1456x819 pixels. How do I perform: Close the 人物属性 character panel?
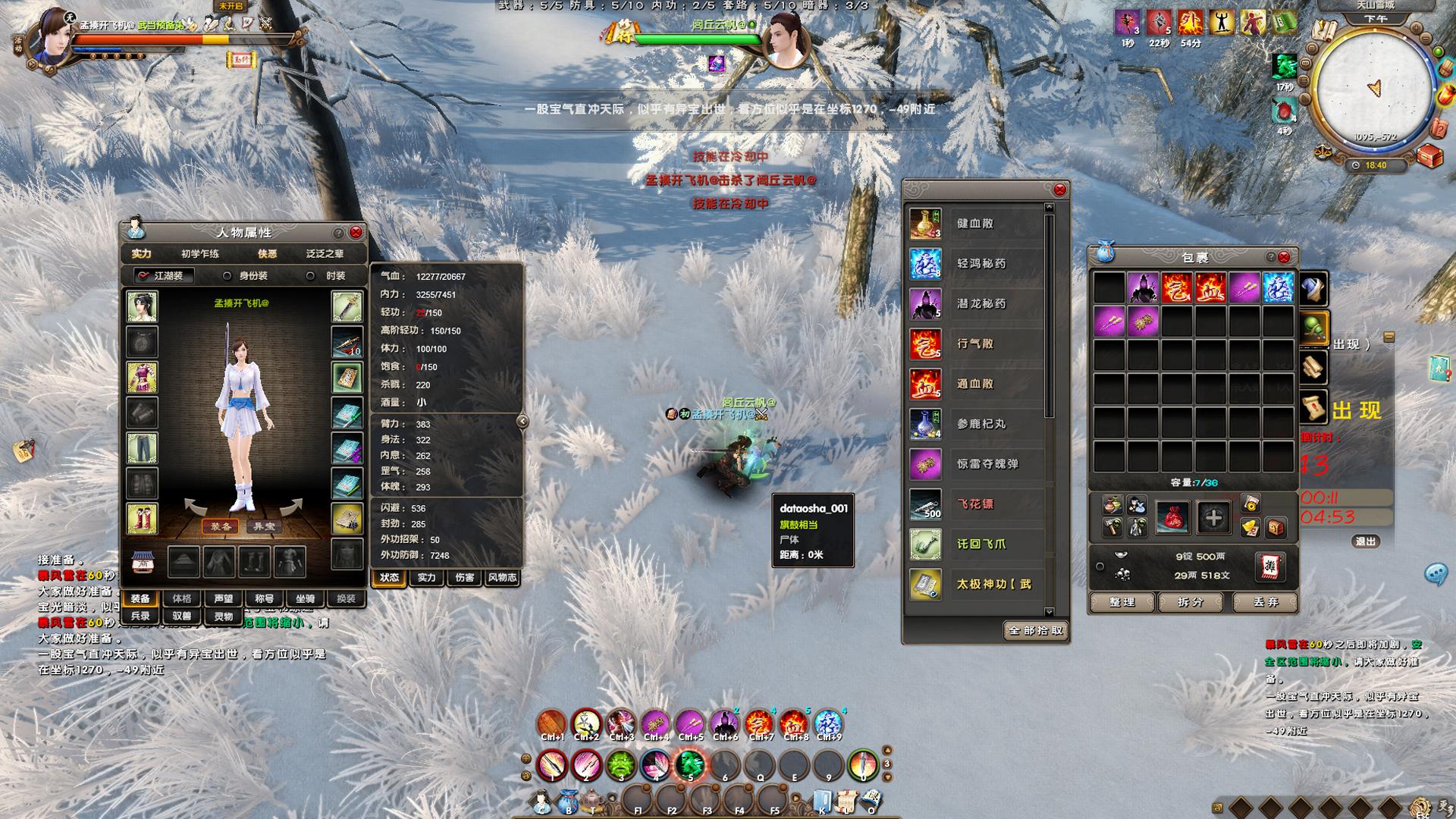(x=356, y=232)
